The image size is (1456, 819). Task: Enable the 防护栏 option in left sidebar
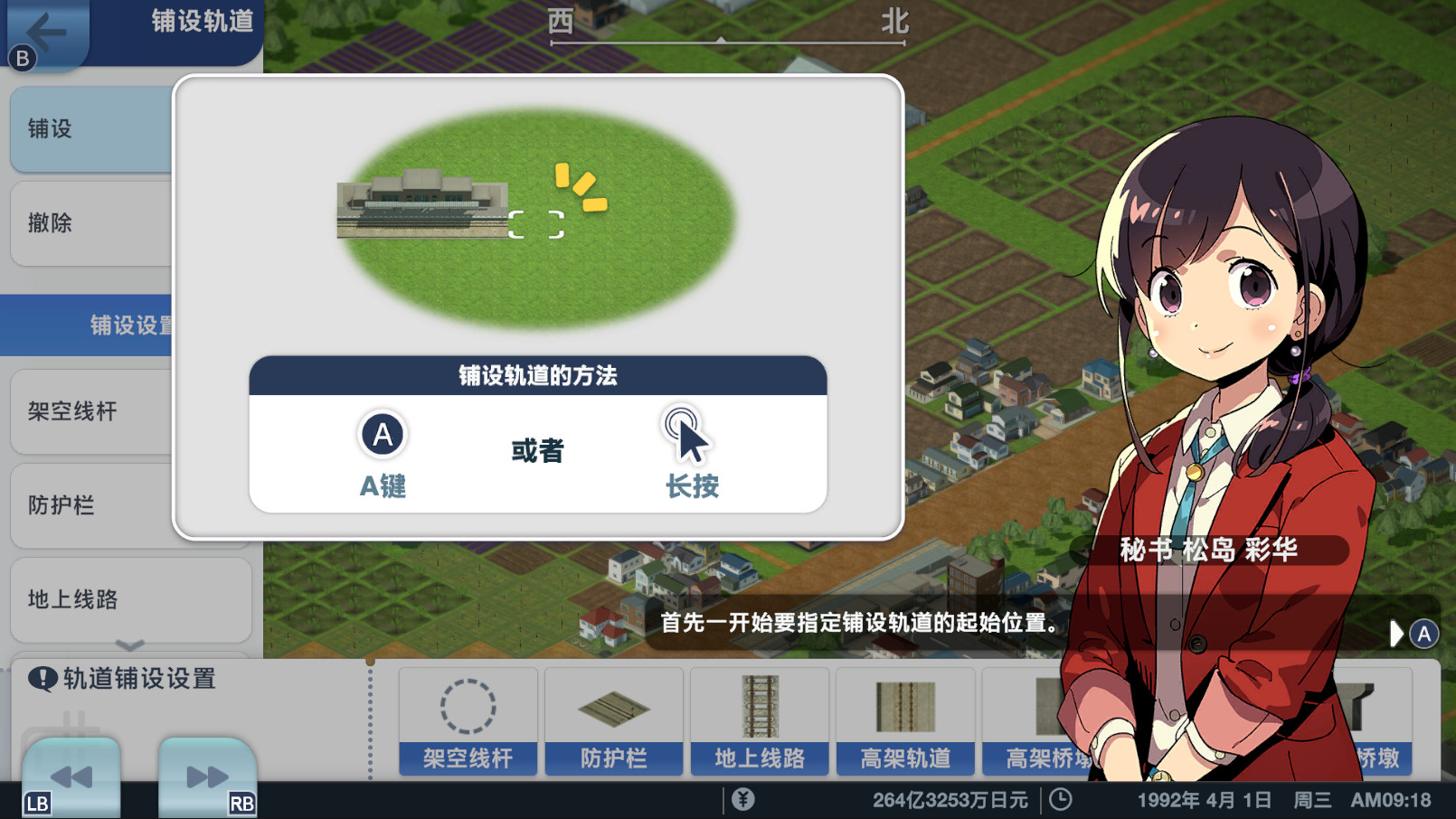pyautogui.click(x=90, y=506)
